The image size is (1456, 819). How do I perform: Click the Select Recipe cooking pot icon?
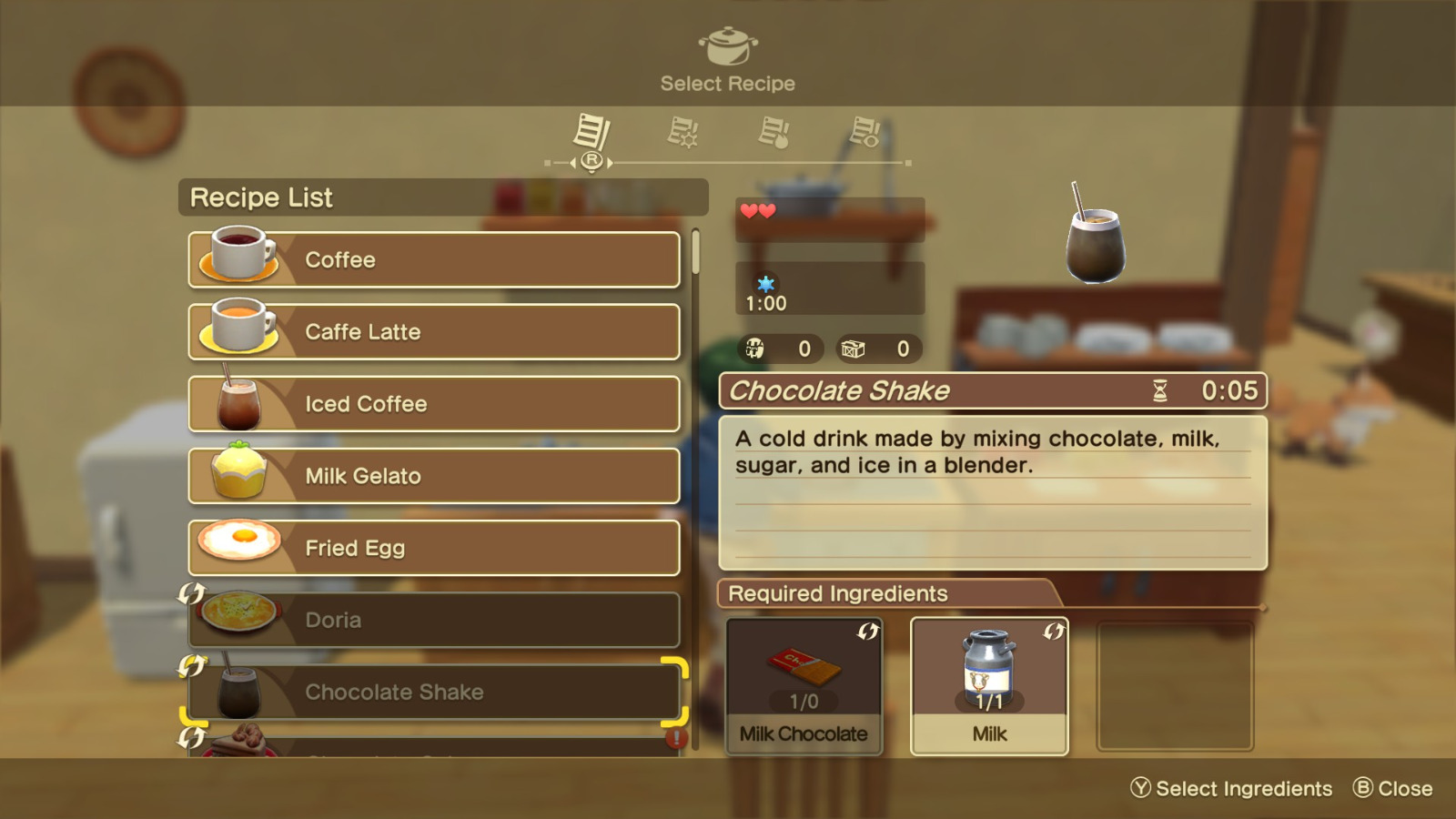[728, 47]
